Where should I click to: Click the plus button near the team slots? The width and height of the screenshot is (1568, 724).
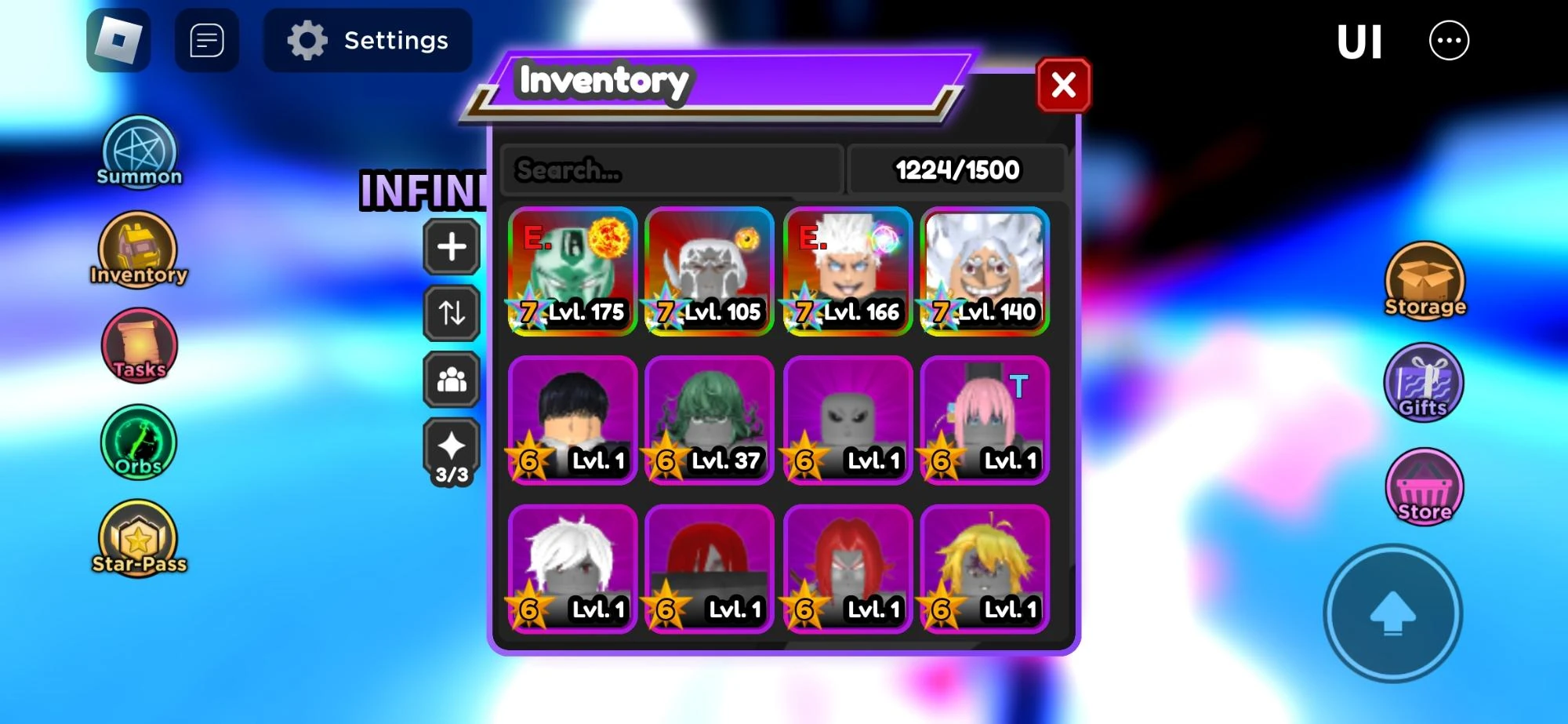(x=451, y=246)
